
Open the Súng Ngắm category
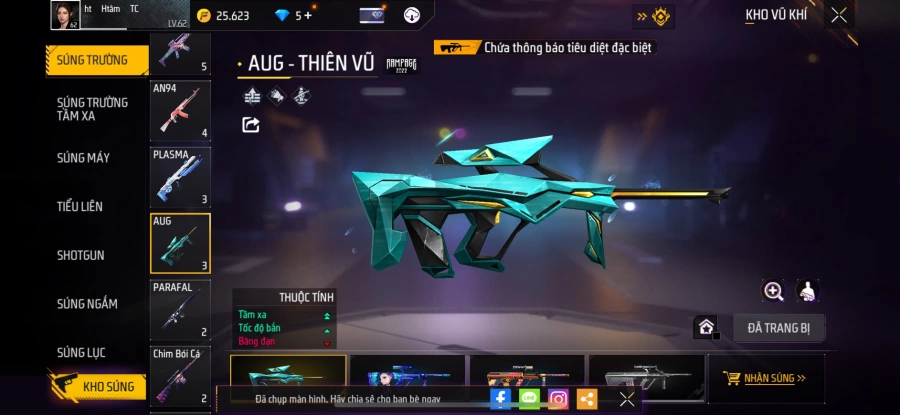[x=87, y=304]
